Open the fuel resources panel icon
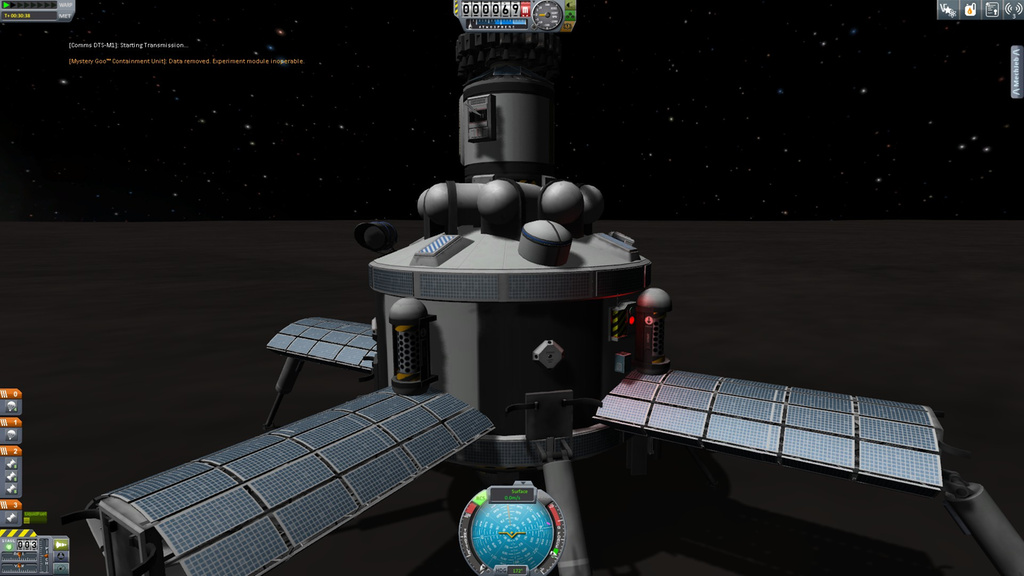Image resolution: width=1024 pixels, height=576 pixels. [x=969, y=10]
